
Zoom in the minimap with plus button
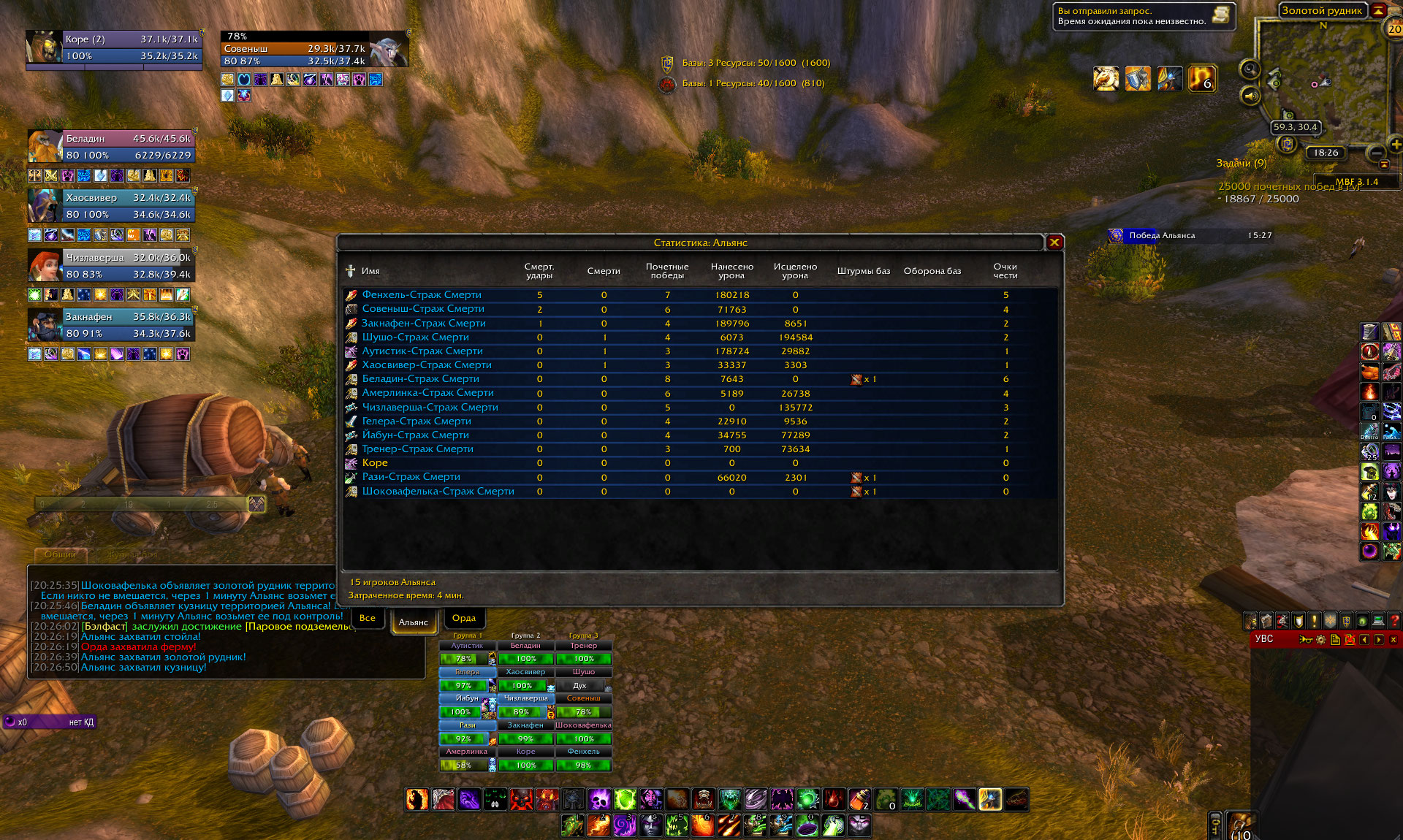tap(1395, 144)
